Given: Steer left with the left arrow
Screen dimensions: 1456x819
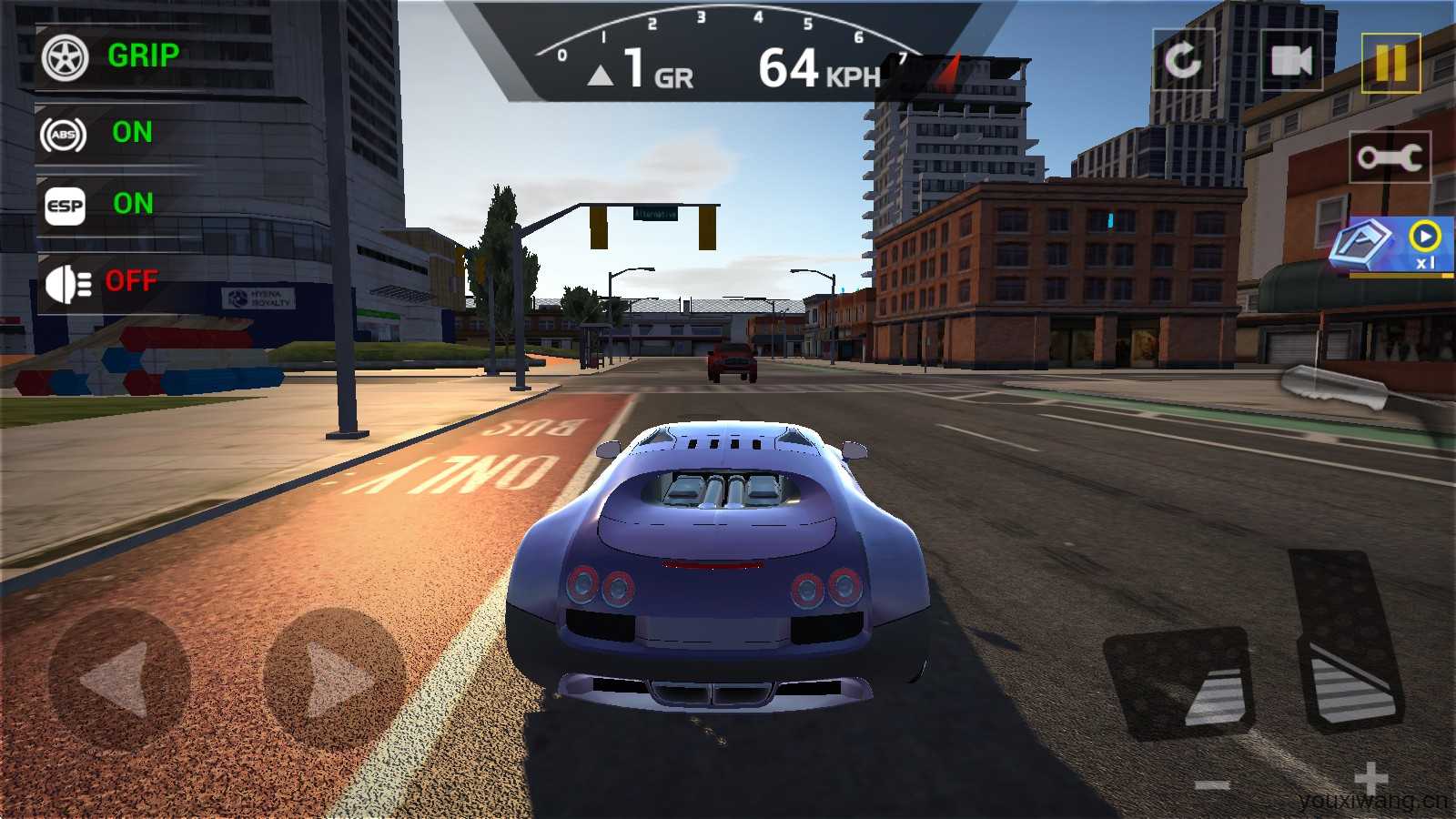Looking at the screenshot, I should pos(118,678).
